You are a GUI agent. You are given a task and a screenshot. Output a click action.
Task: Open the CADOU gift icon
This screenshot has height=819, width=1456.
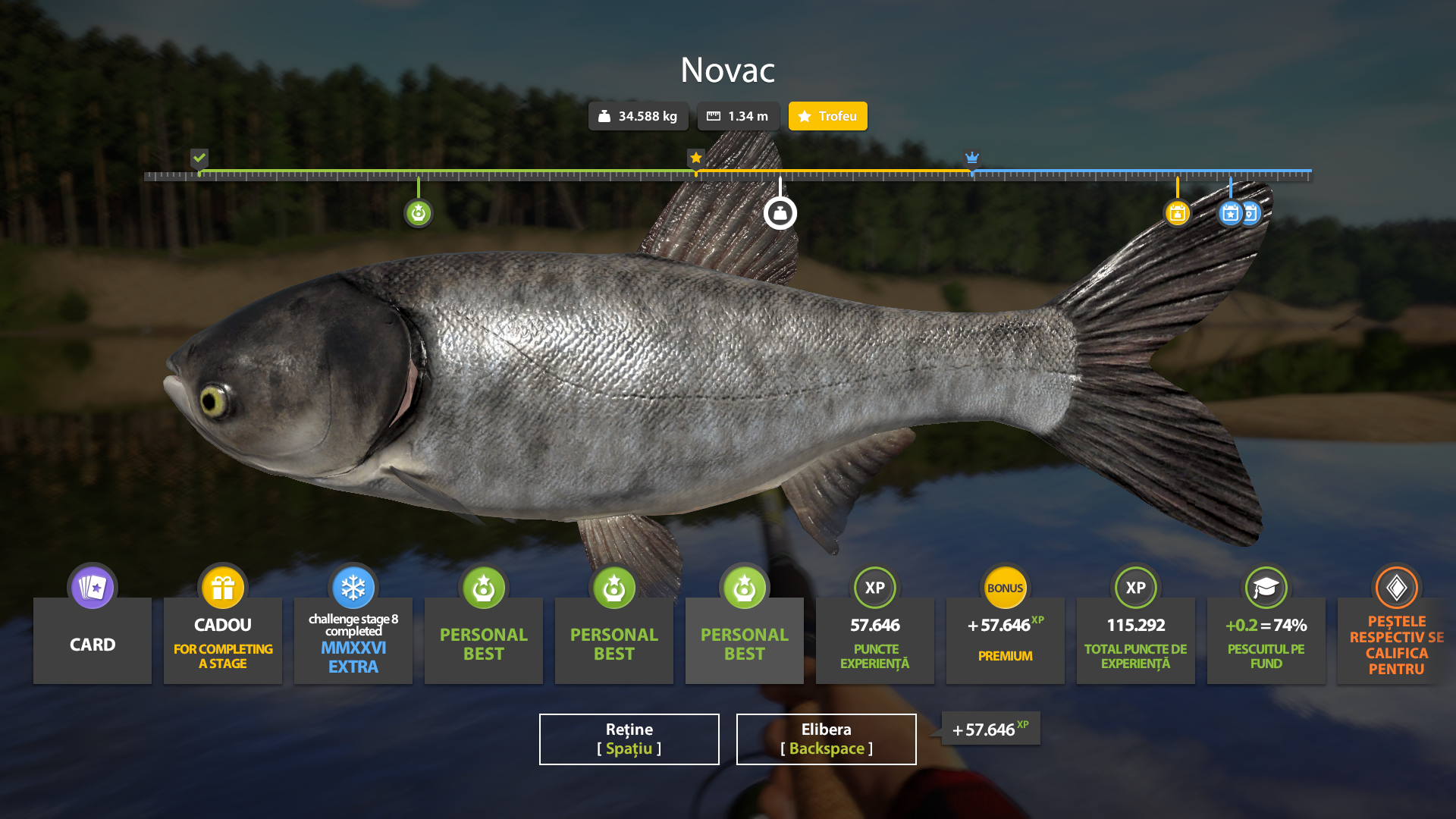click(x=222, y=587)
